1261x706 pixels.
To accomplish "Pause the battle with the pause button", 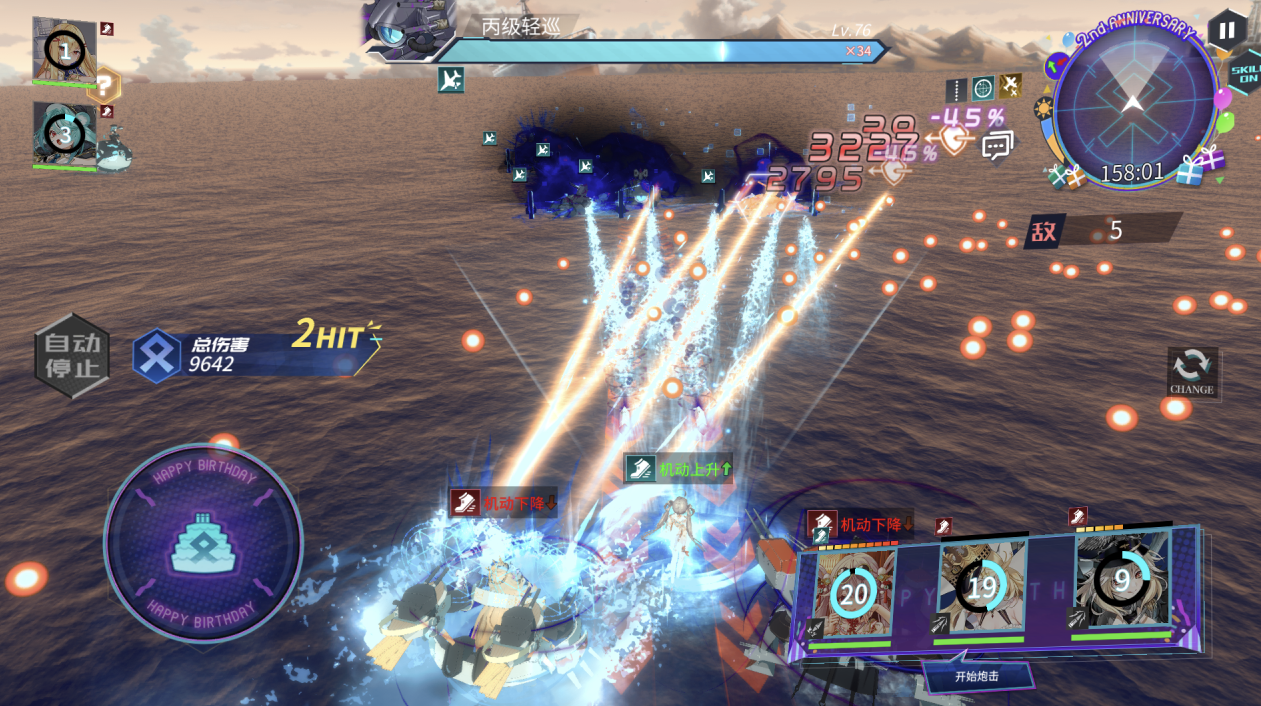I will [x=1227, y=29].
